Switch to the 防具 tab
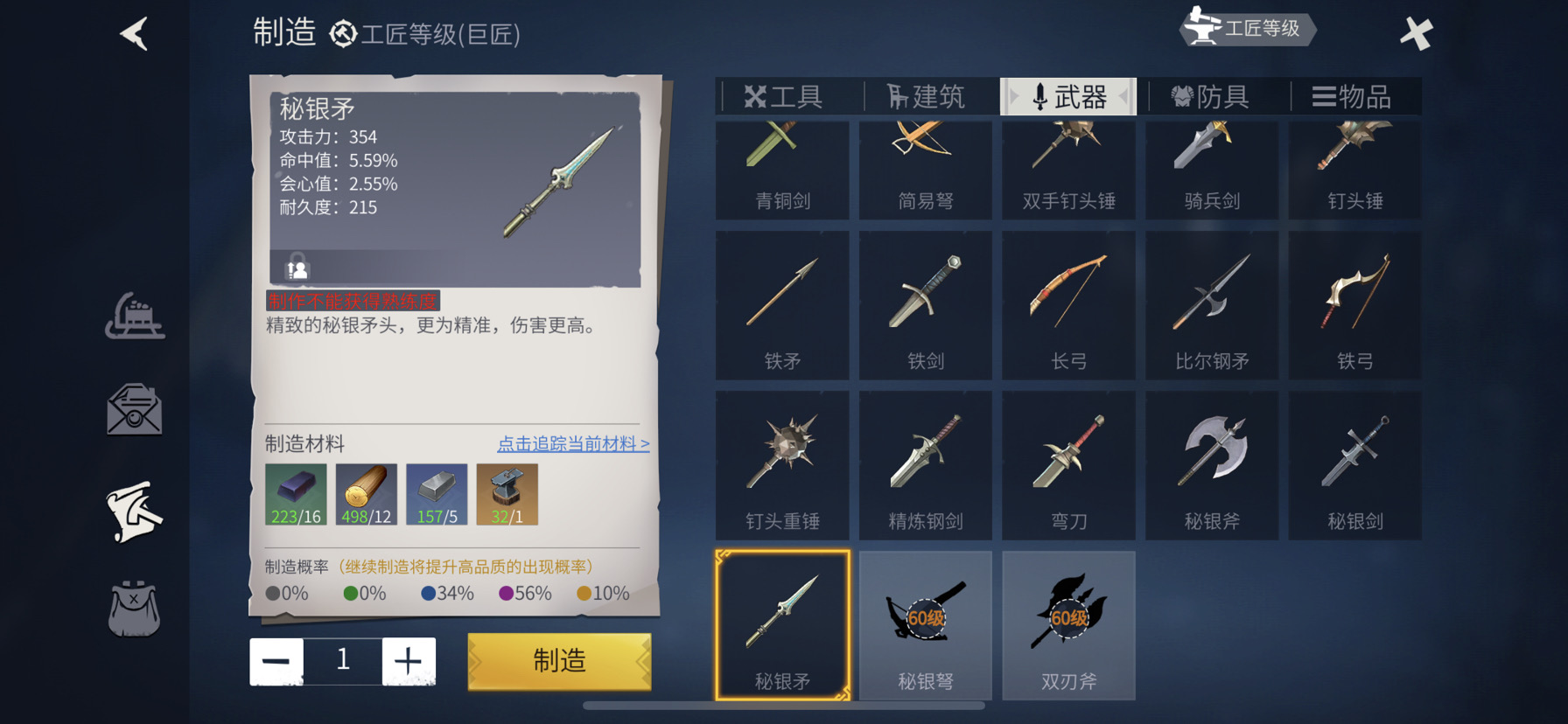1568x724 pixels. pos(1213,96)
